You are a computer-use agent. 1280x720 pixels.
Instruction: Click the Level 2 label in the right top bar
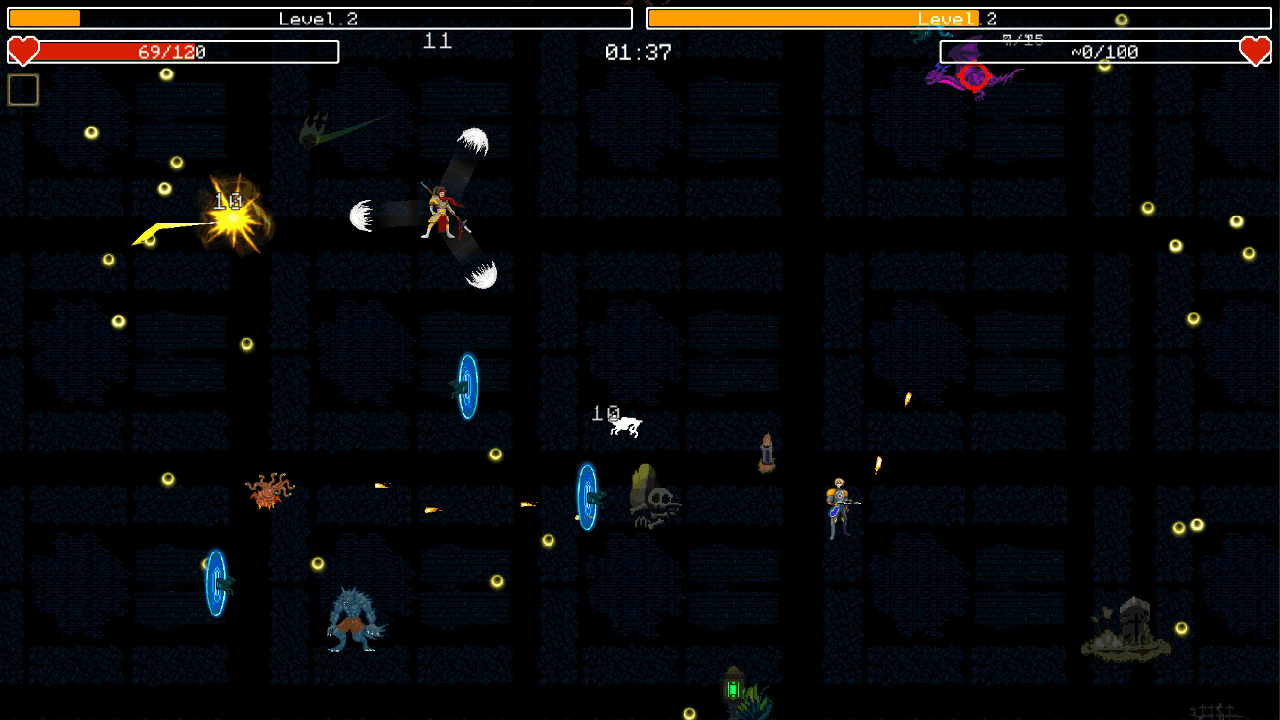coord(955,17)
